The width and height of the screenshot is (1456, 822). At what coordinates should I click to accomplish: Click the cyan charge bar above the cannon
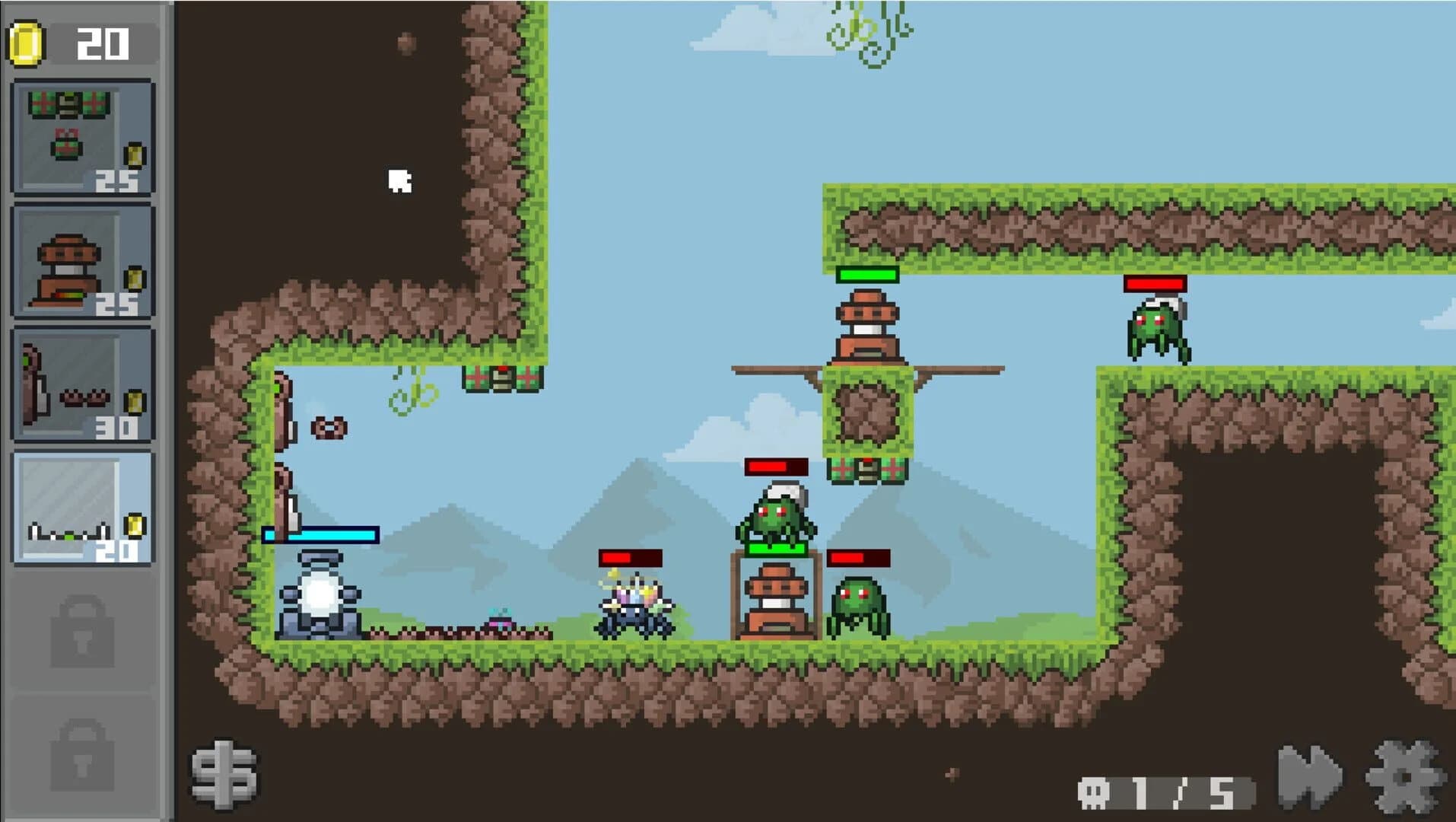point(322,534)
